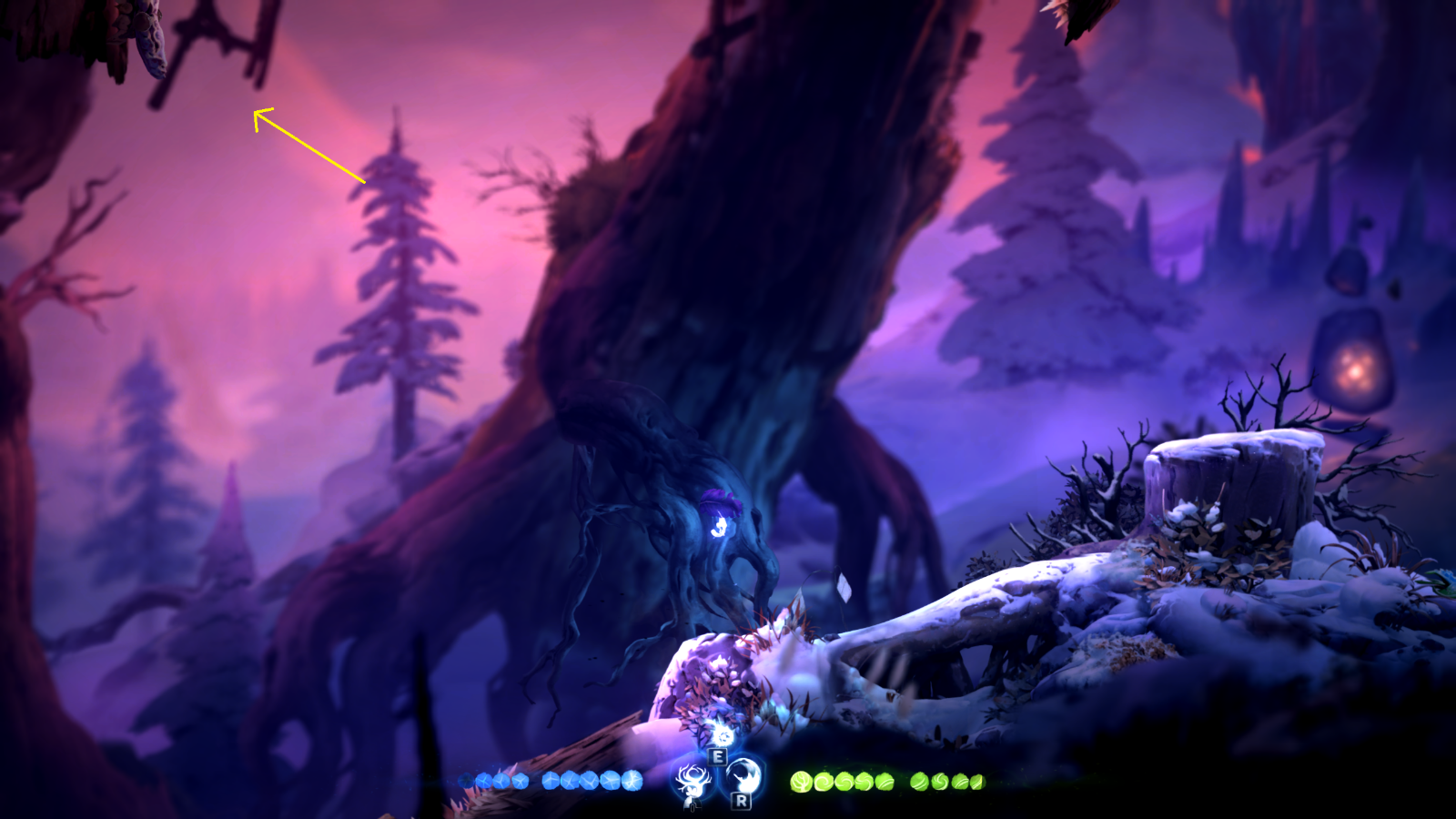Click the last green health cell on the right
The height and width of the screenshot is (819, 1456).
pos(978,783)
